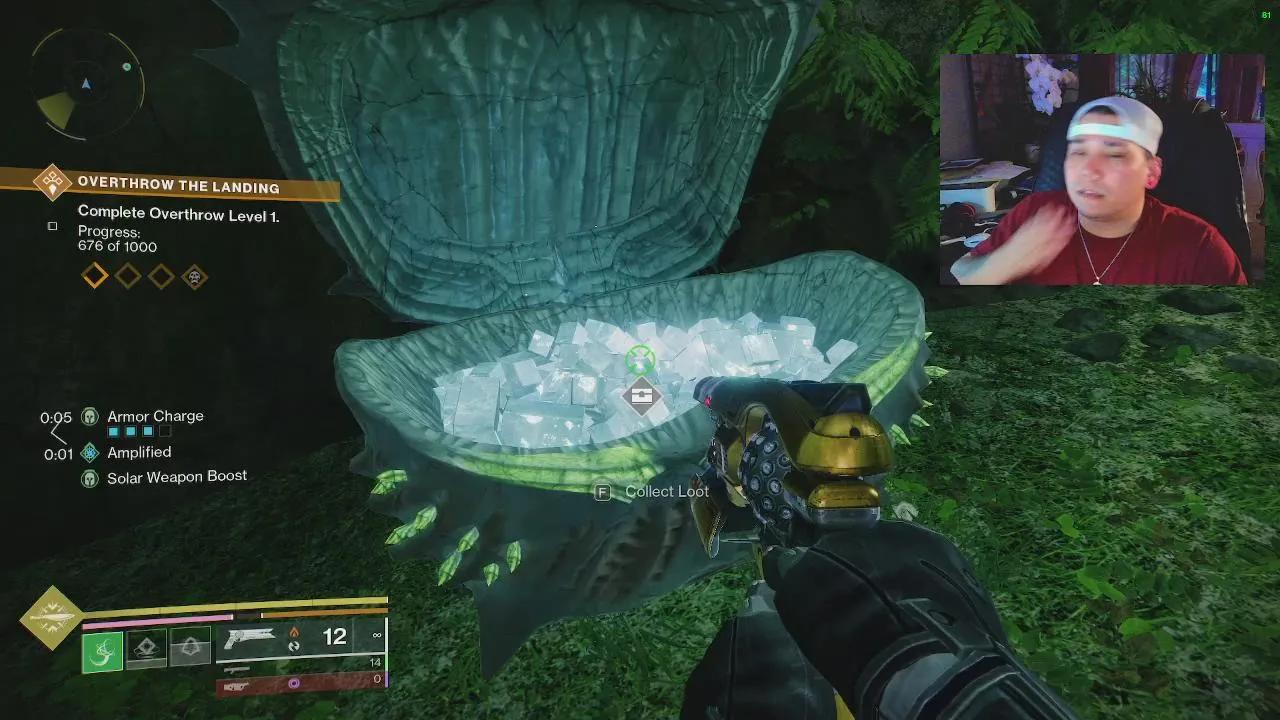Click the streamer webcam overlay

(1094, 170)
